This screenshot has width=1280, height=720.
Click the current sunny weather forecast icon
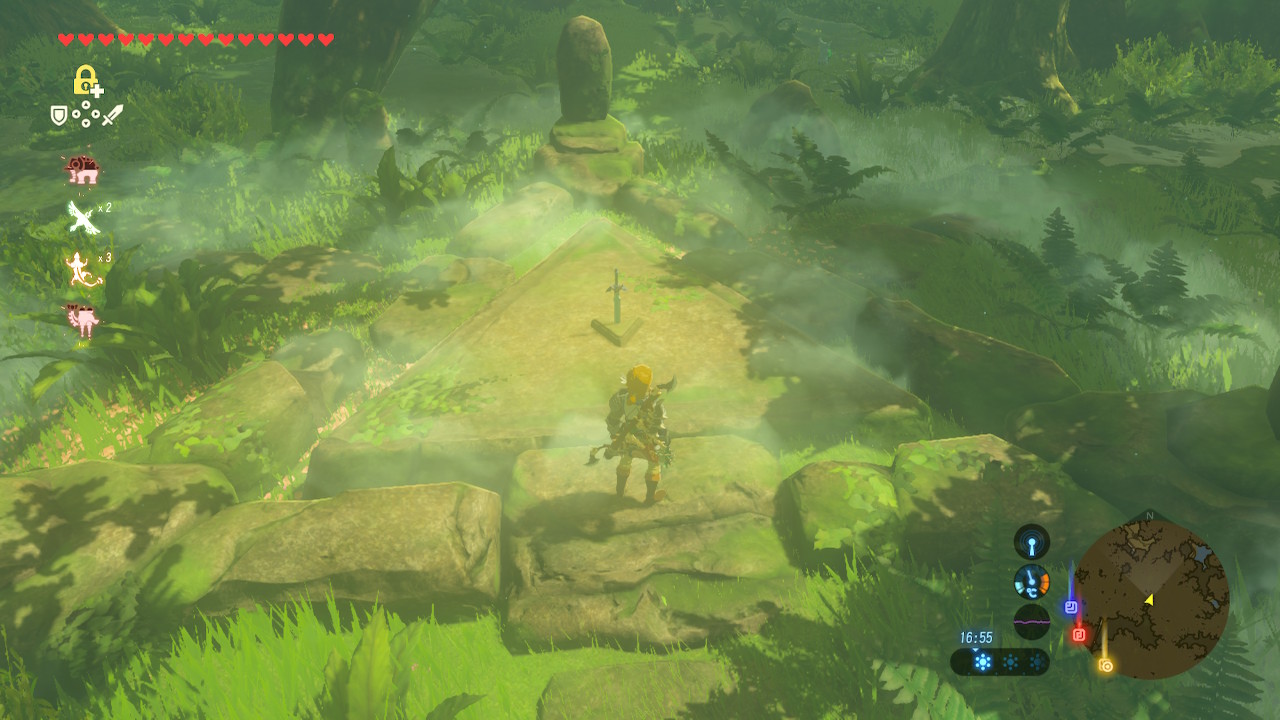(983, 662)
